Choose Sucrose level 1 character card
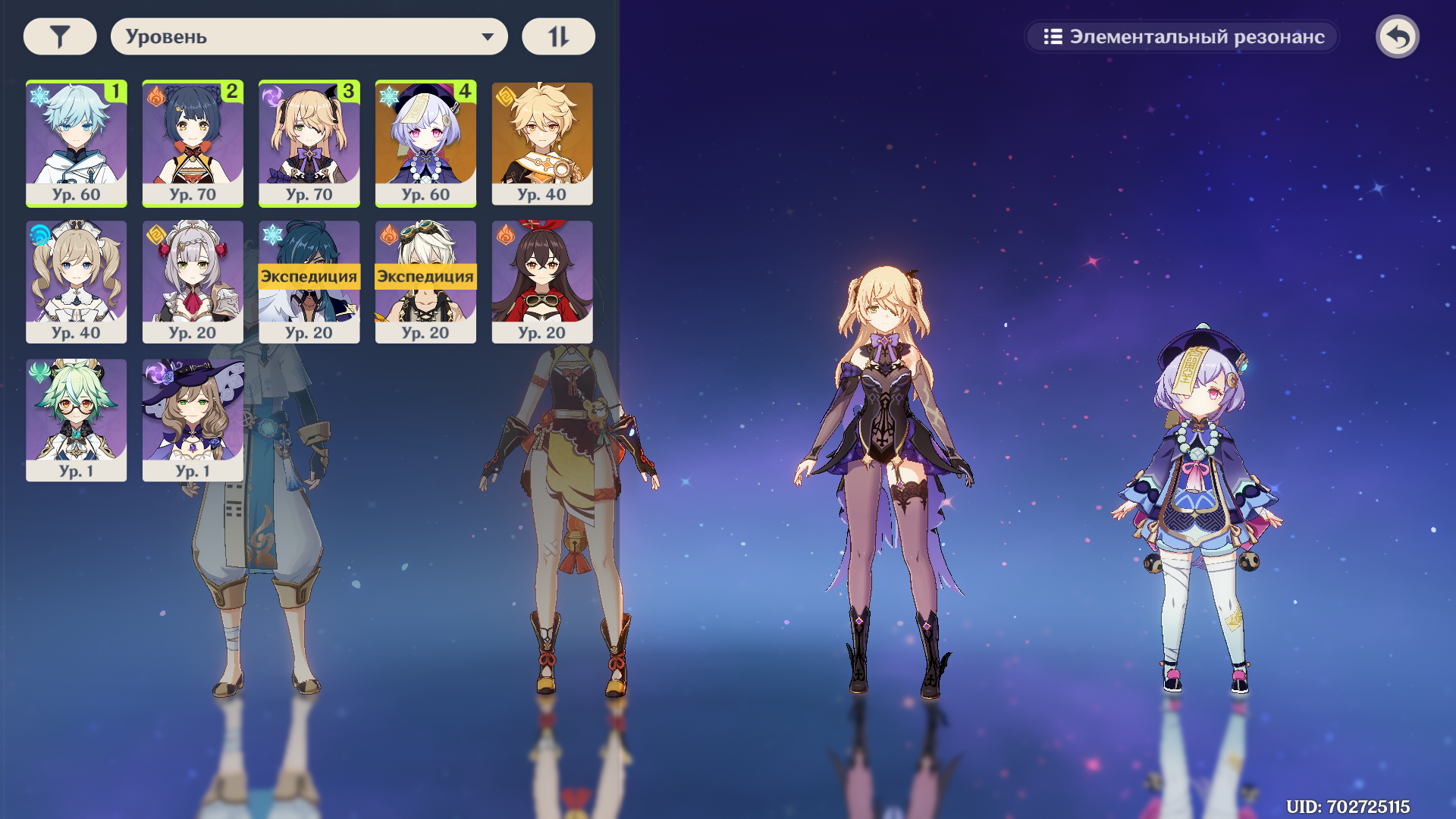The image size is (1456, 819). click(x=76, y=419)
